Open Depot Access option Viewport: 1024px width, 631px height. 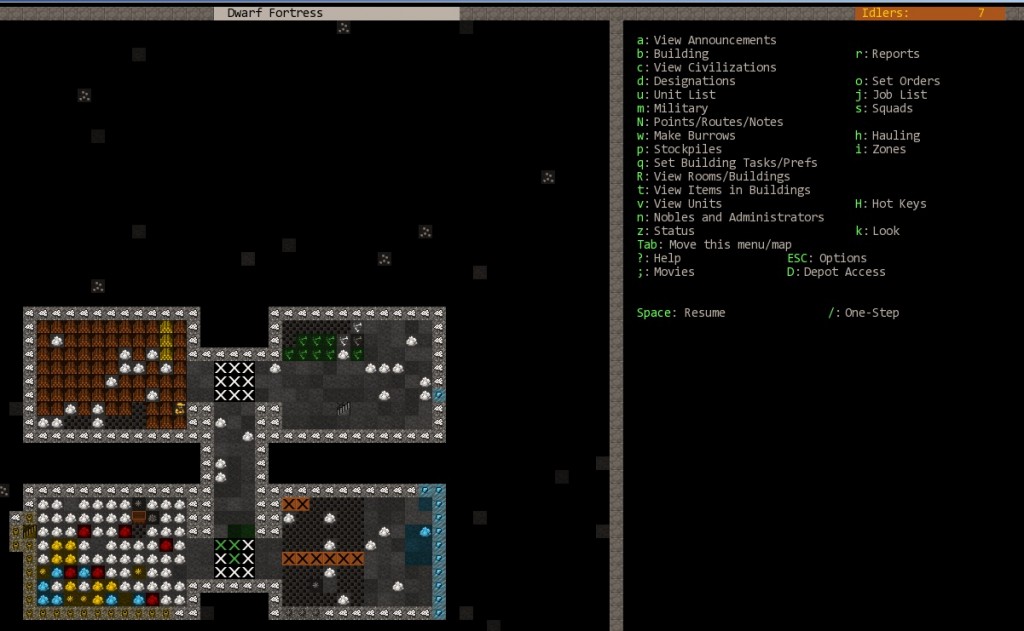point(844,272)
